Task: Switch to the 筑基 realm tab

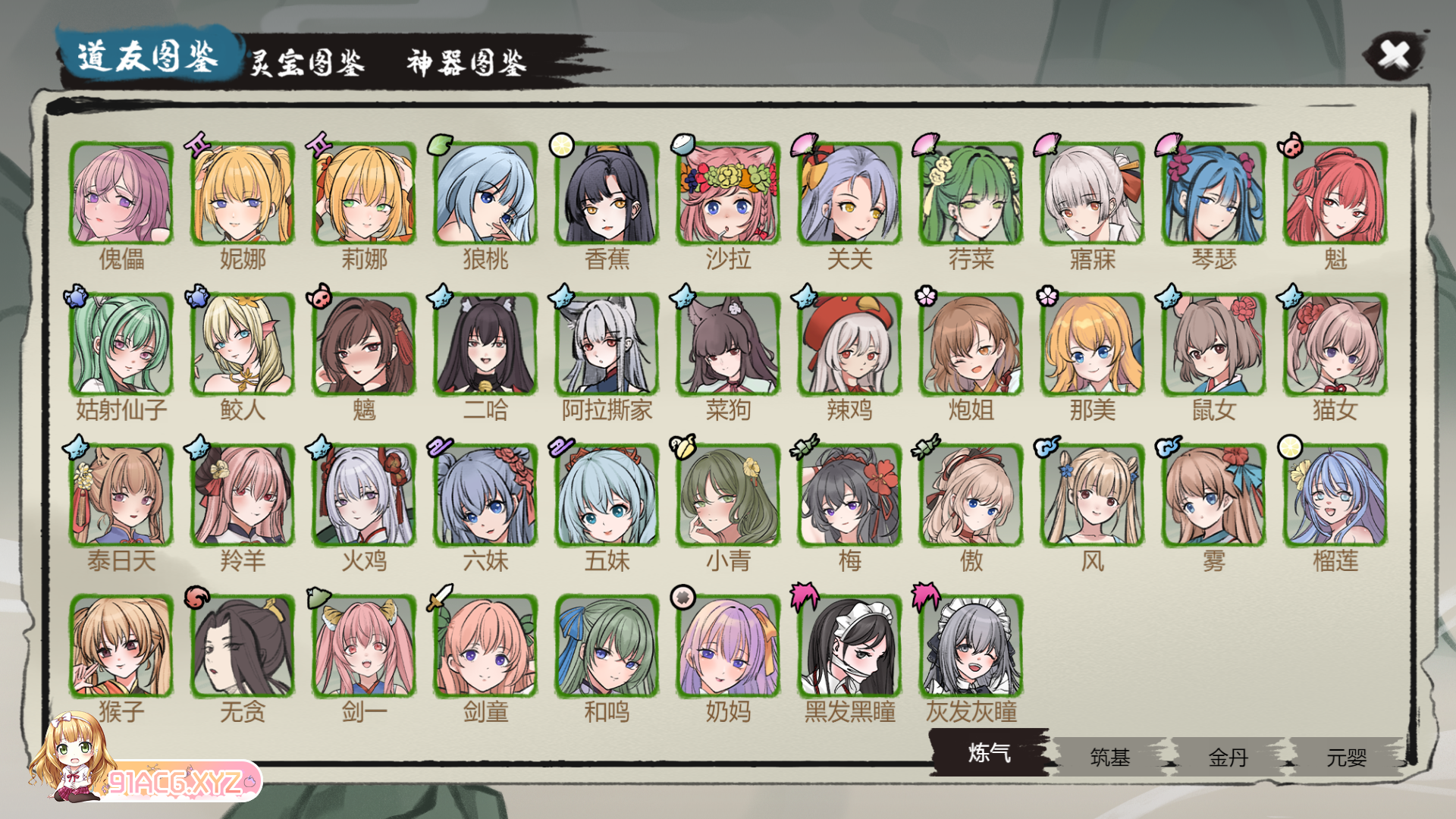Action: pyautogui.click(x=1108, y=758)
